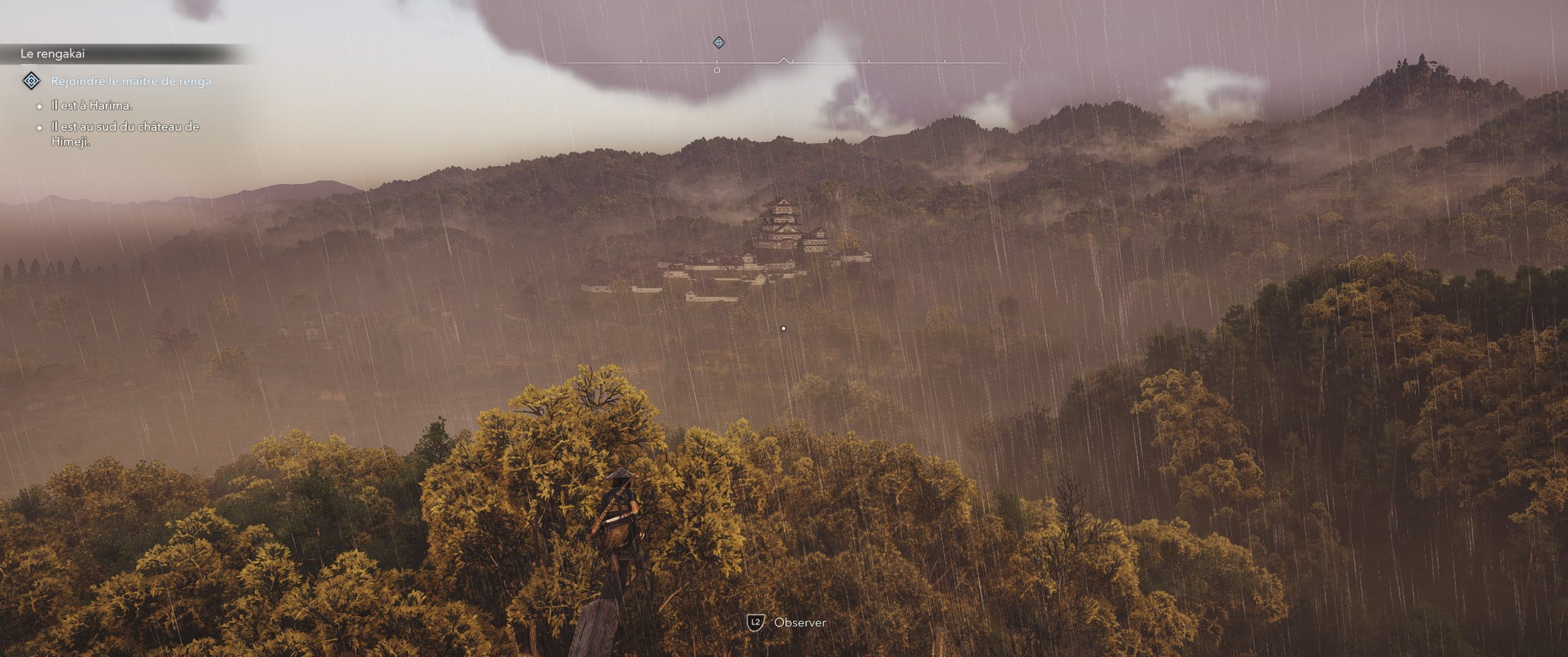The height and width of the screenshot is (657, 1568).
Task: Select the 'château de Himeji' clue line
Action: (x=125, y=134)
